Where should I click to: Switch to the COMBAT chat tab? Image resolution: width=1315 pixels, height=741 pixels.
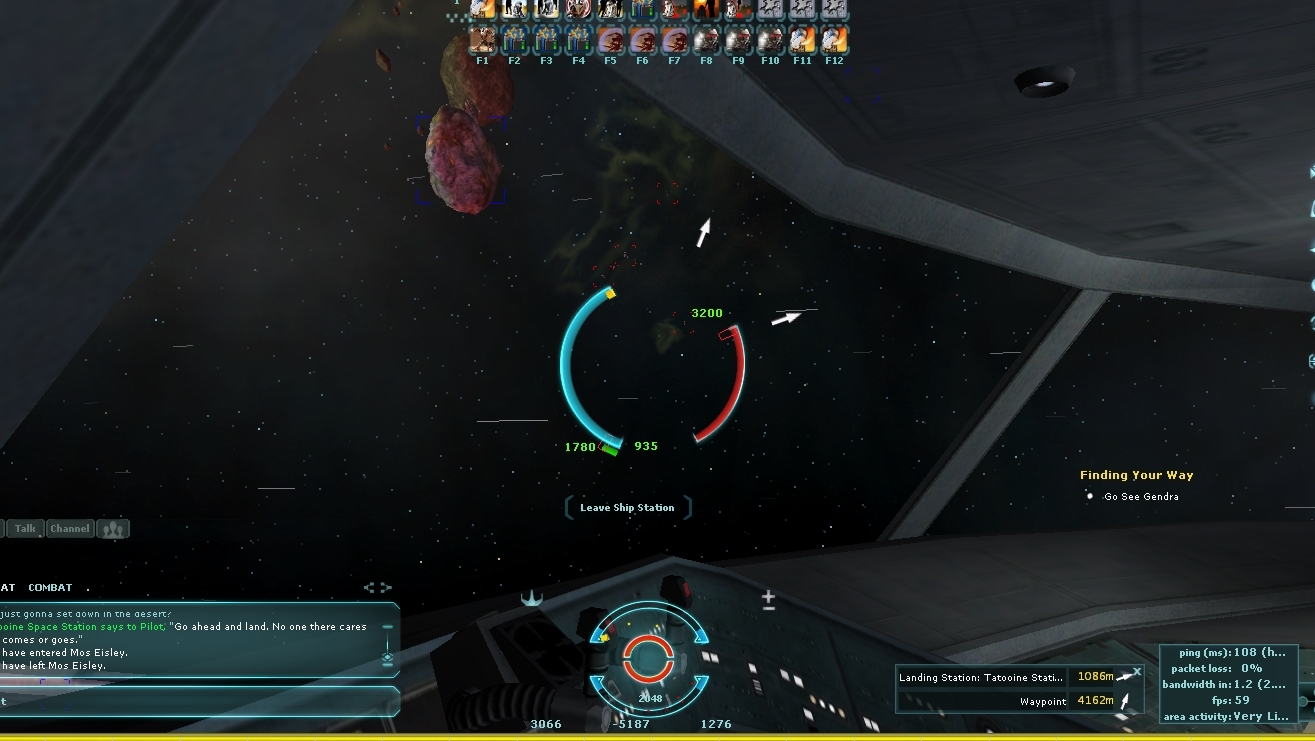click(x=50, y=587)
